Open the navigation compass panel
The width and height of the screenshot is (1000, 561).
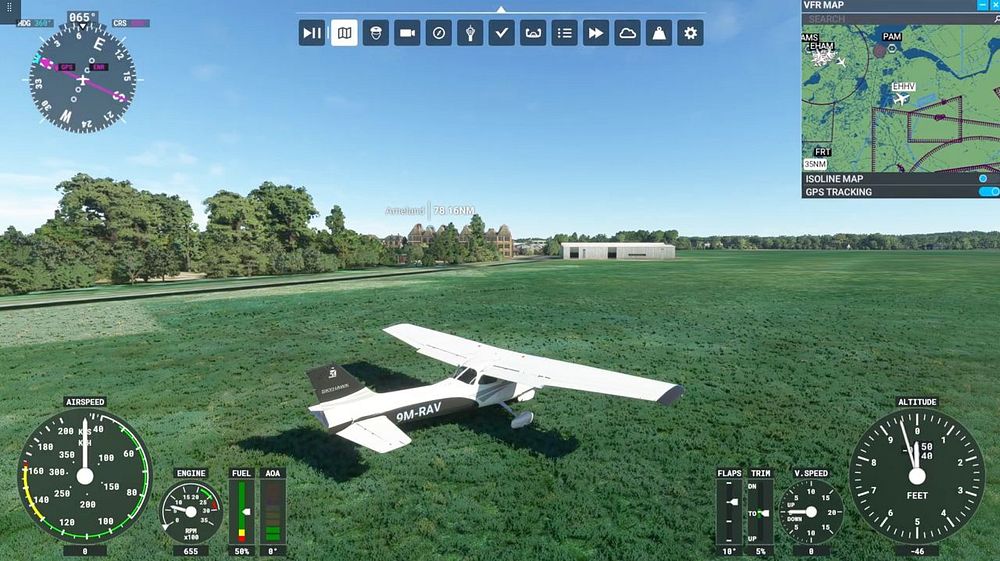click(x=439, y=33)
